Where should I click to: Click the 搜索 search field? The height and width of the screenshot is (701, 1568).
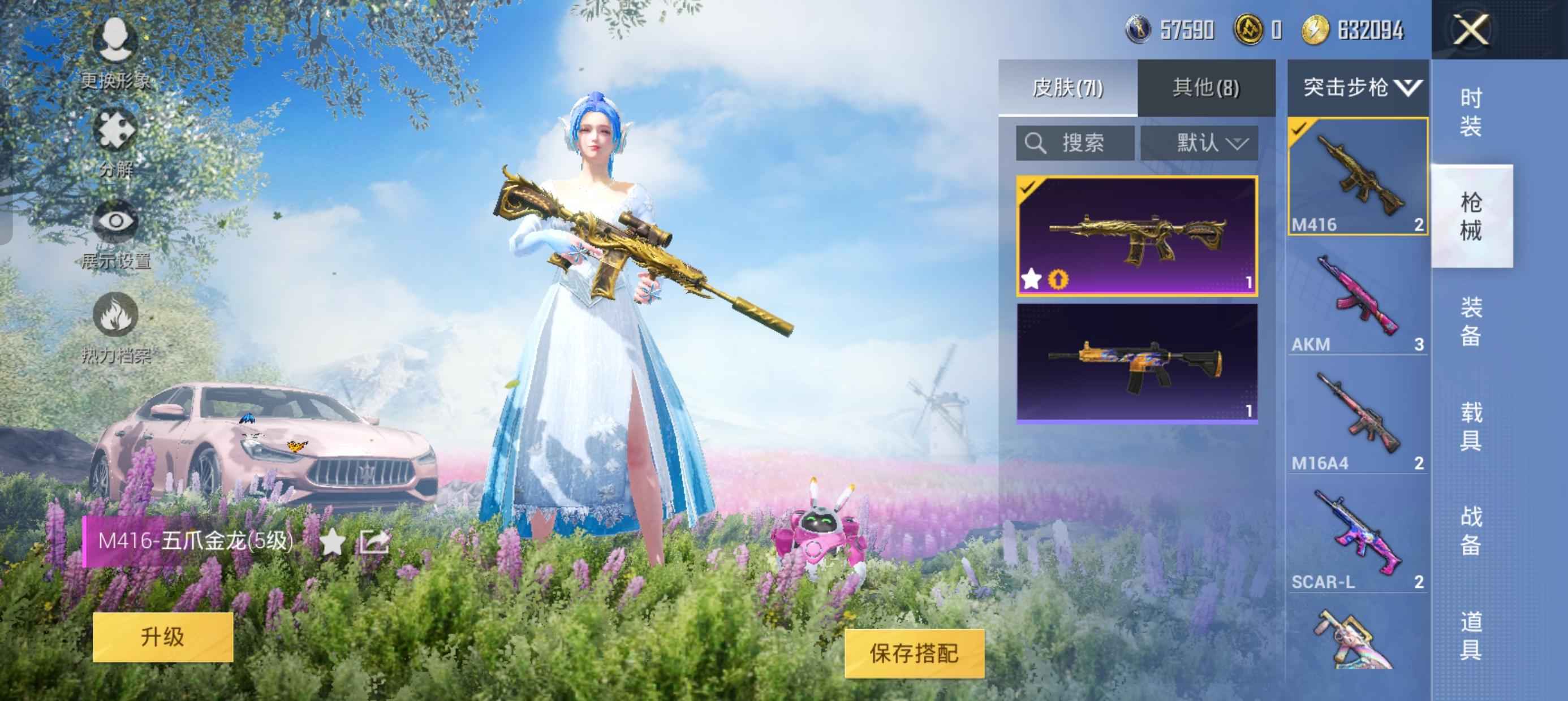point(1075,144)
